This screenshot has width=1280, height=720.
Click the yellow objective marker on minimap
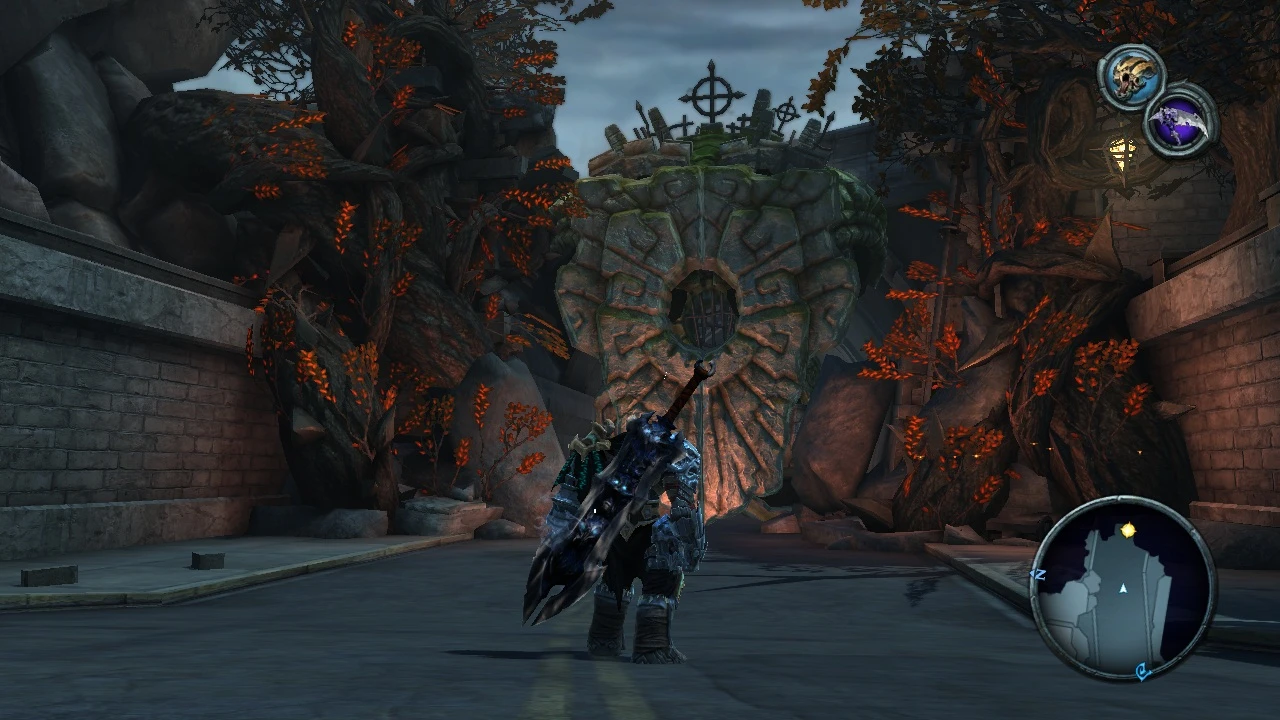[1129, 531]
